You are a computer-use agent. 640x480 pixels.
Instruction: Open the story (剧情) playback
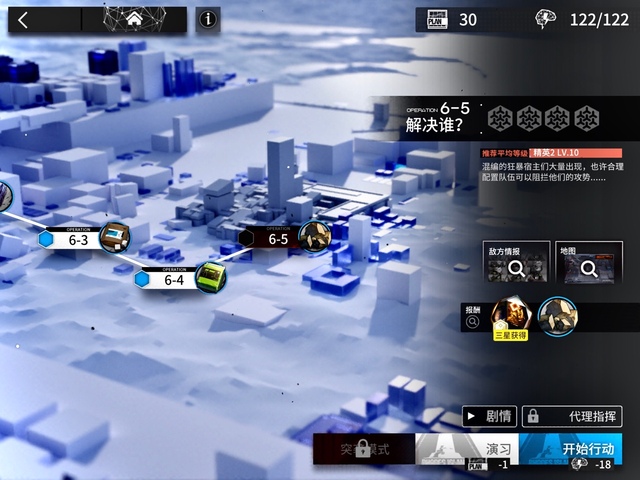point(489,416)
